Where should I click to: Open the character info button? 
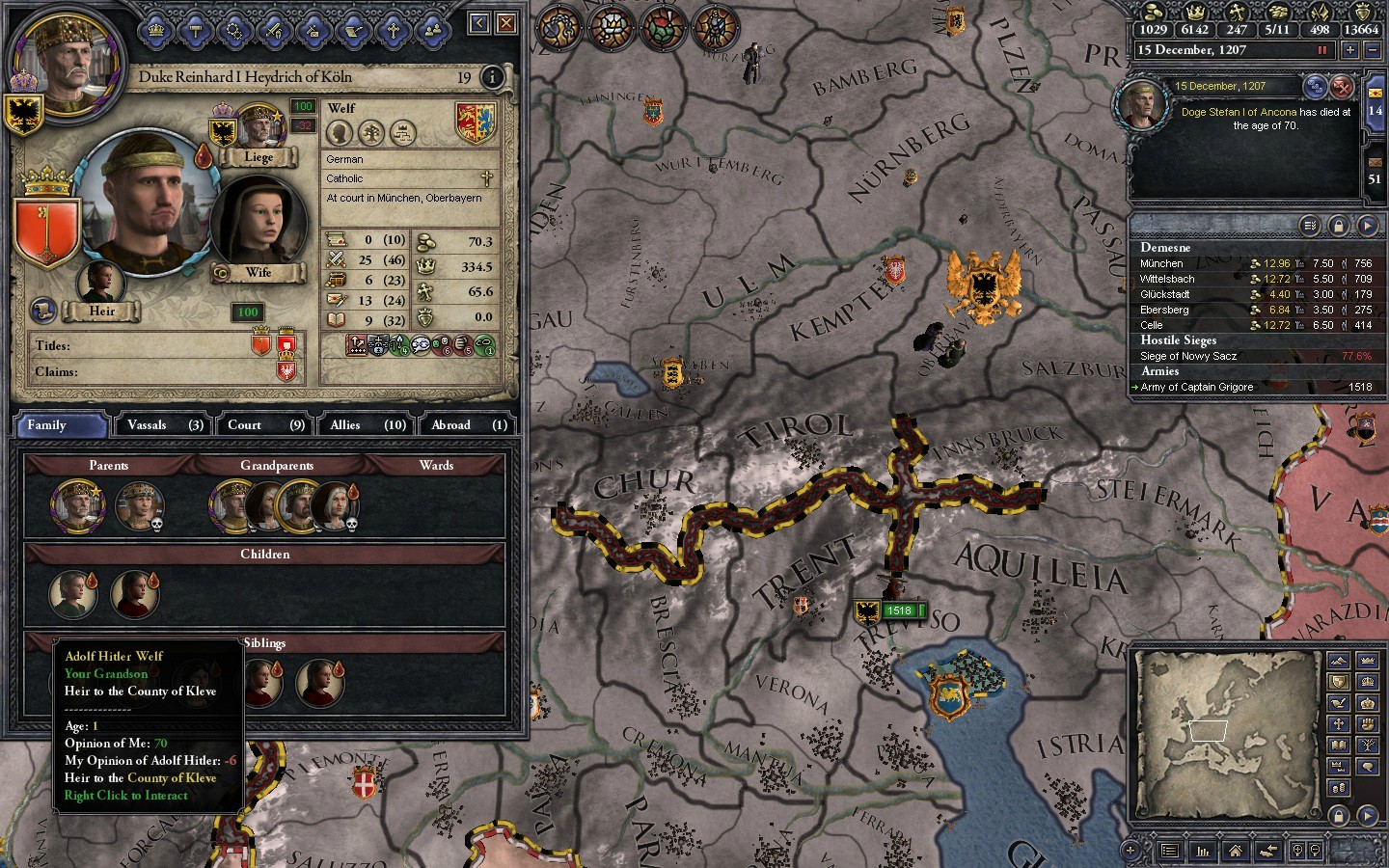pyautogui.click(x=492, y=77)
